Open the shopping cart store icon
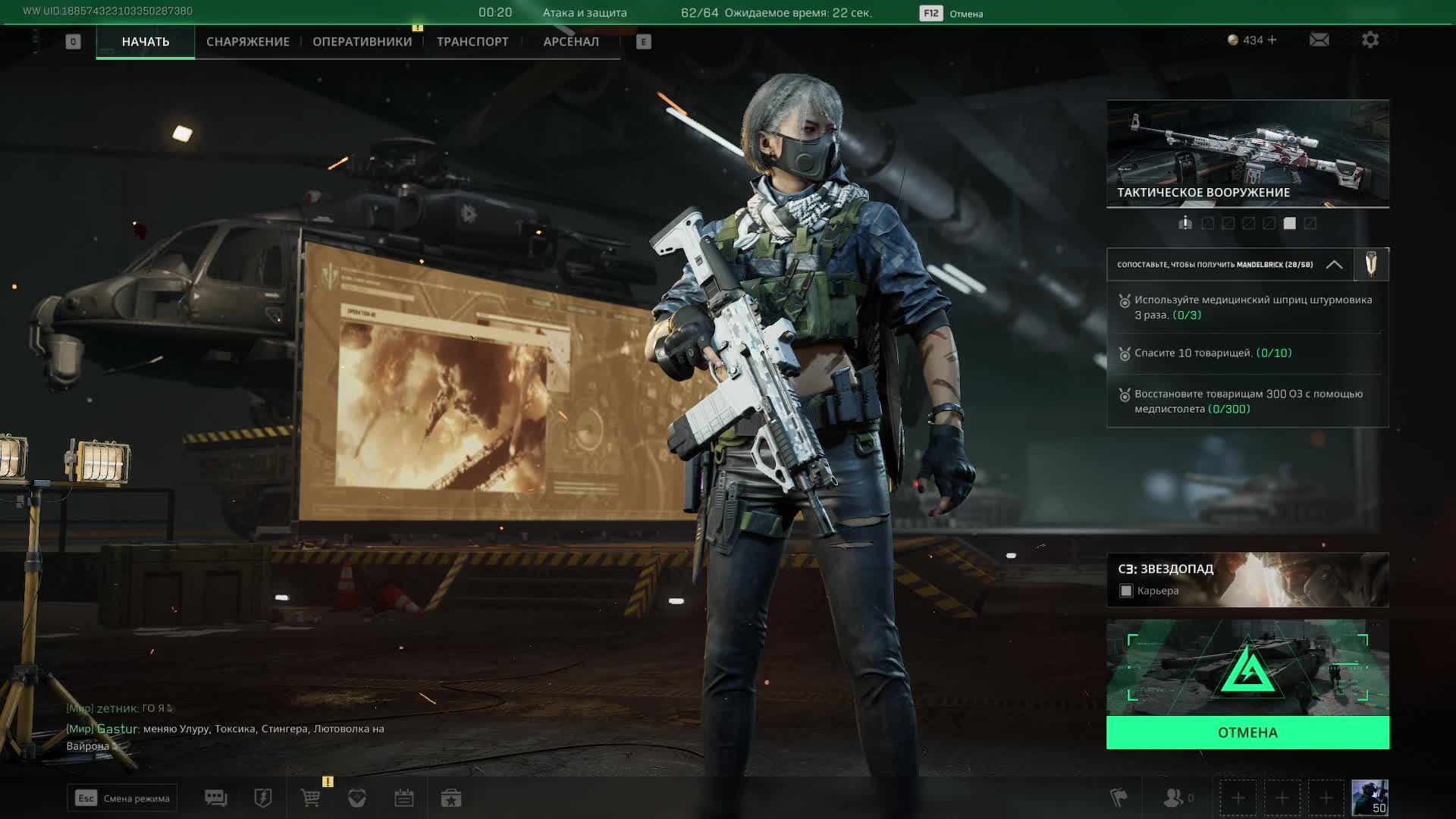Screen dimensions: 1456x819 [310, 798]
